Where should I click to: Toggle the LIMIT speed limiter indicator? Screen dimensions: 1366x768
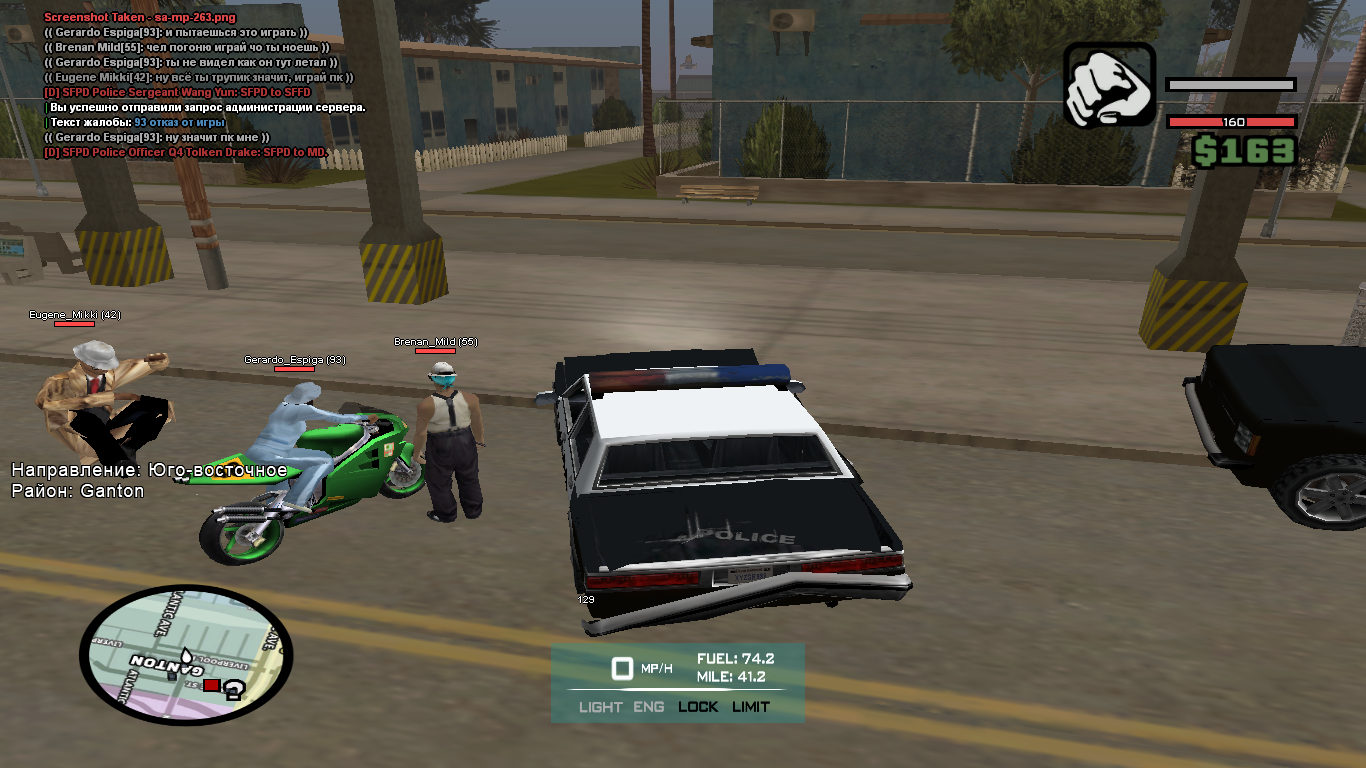pos(750,707)
